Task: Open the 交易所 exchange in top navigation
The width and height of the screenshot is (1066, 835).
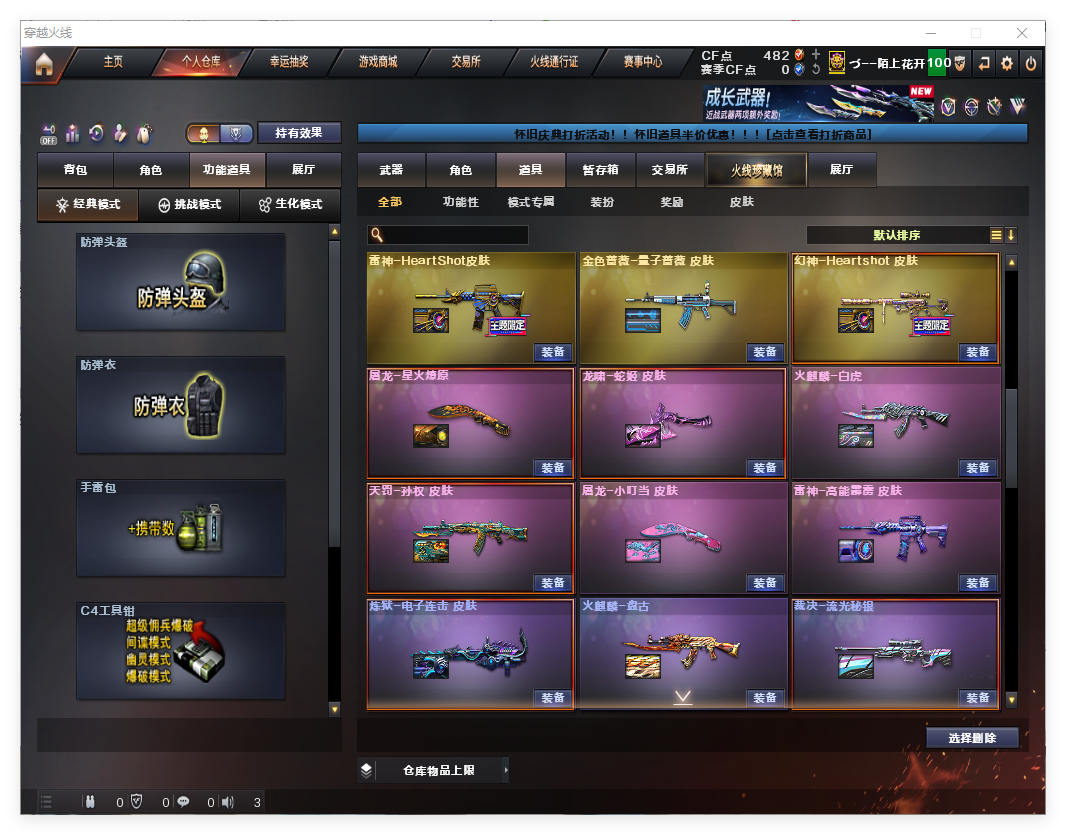Action: coord(466,62)
